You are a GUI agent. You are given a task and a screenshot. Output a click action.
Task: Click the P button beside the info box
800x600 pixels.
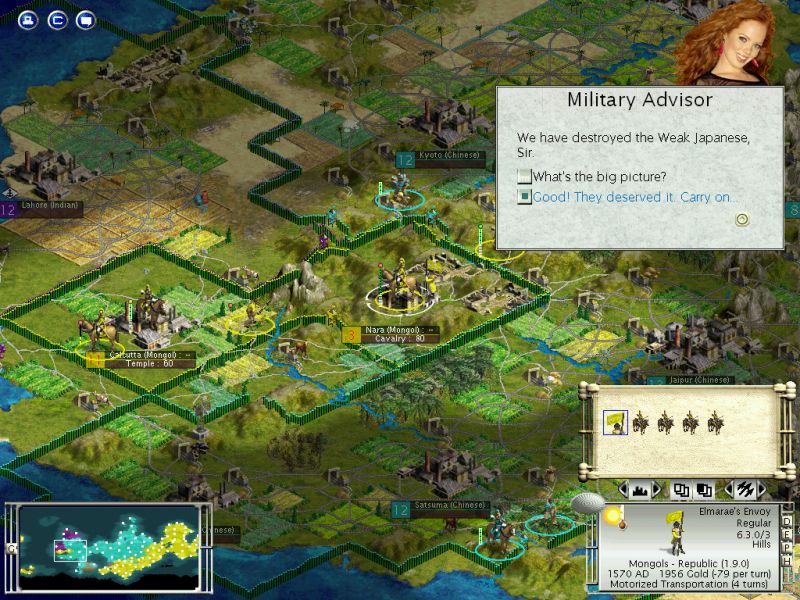(x=786, y=550)
